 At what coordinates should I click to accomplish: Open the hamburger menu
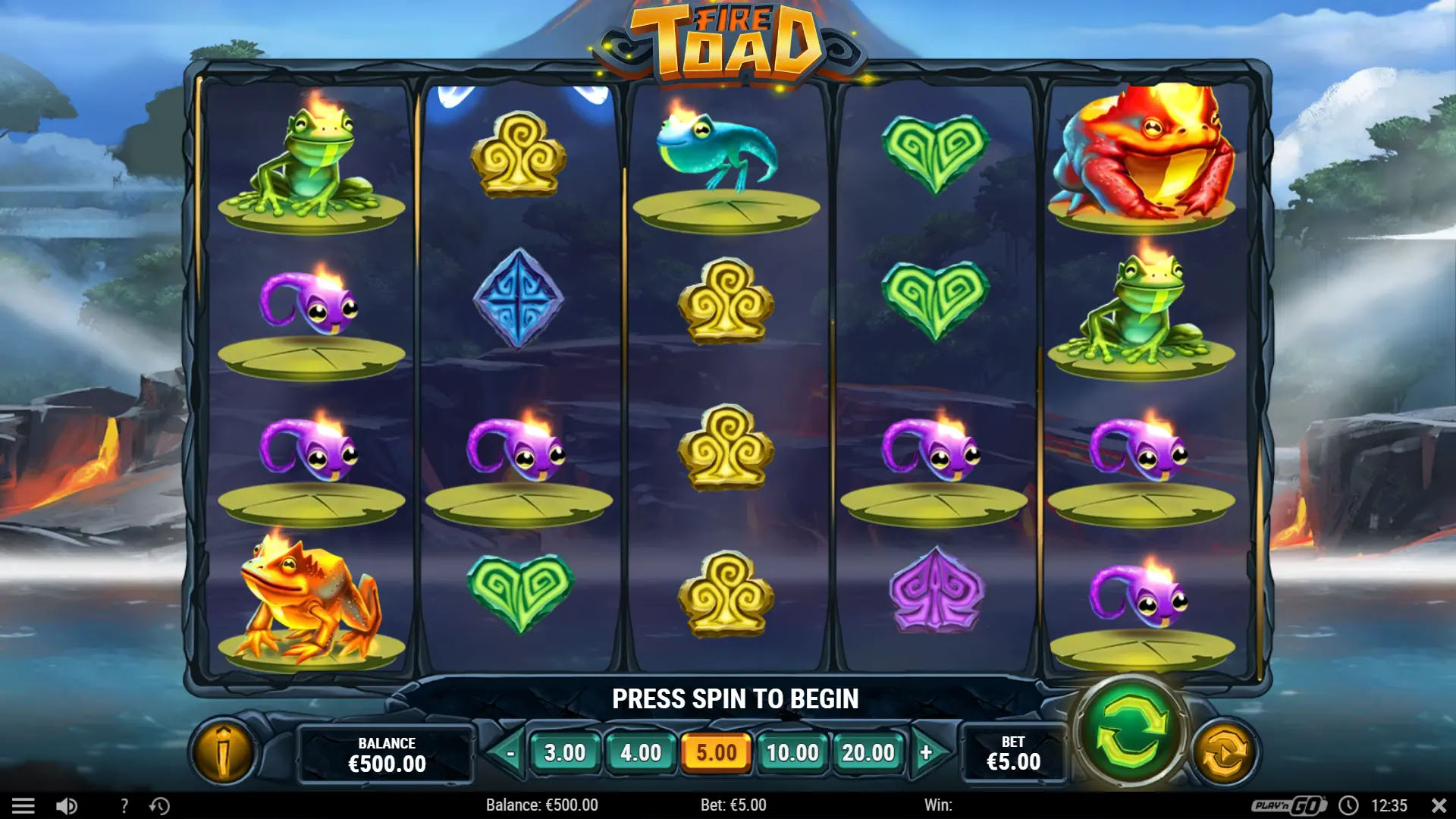pyautogui.click(x=23, y=805)
